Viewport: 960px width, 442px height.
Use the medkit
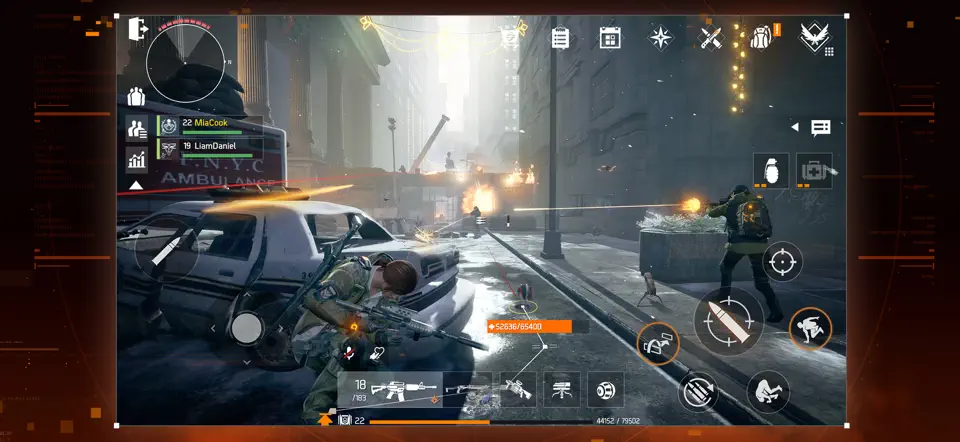(x=815, y=170)
